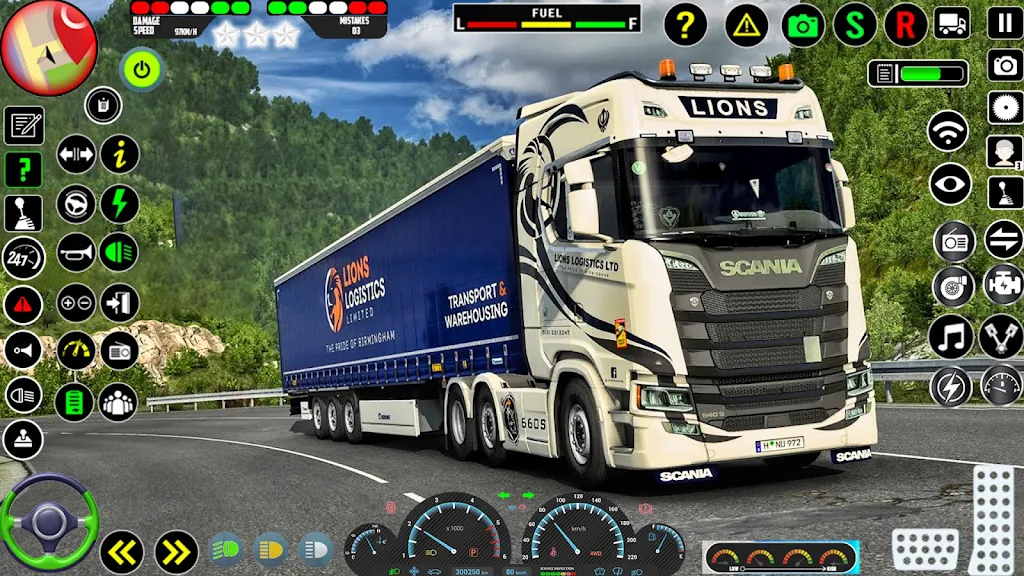This screenshot has height=576, width=1024.
Task: Click the yellow info "i" button
Action: coord(120,154)
